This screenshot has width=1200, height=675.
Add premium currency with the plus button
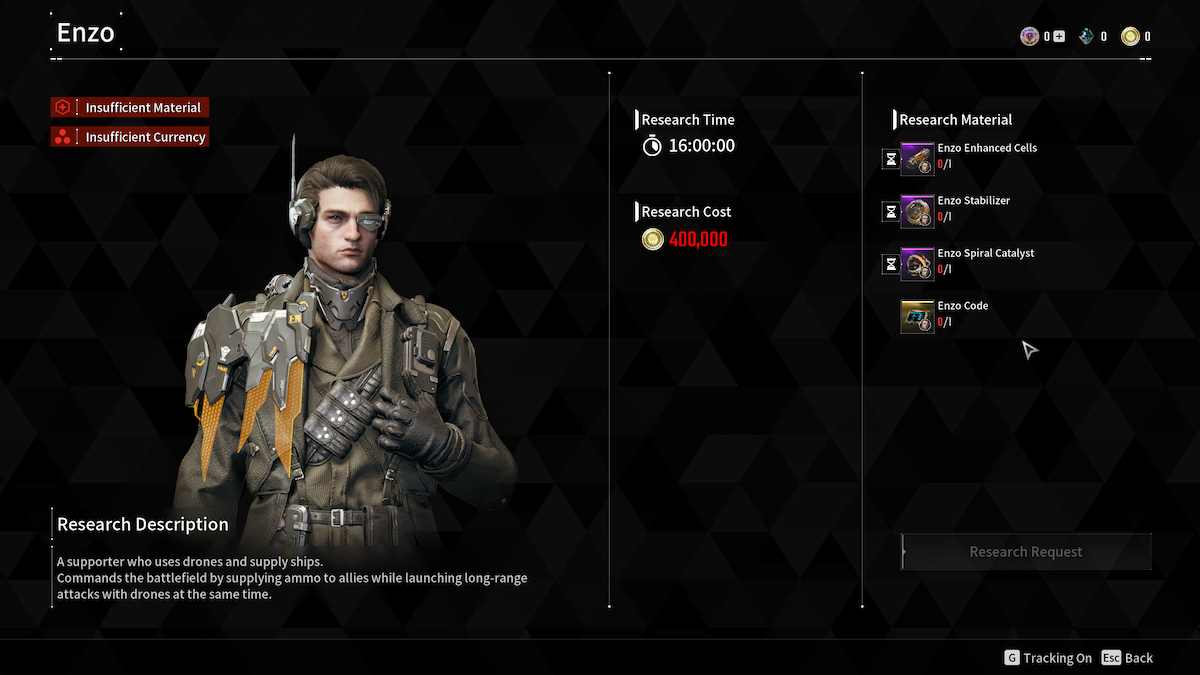[1059, 37]
